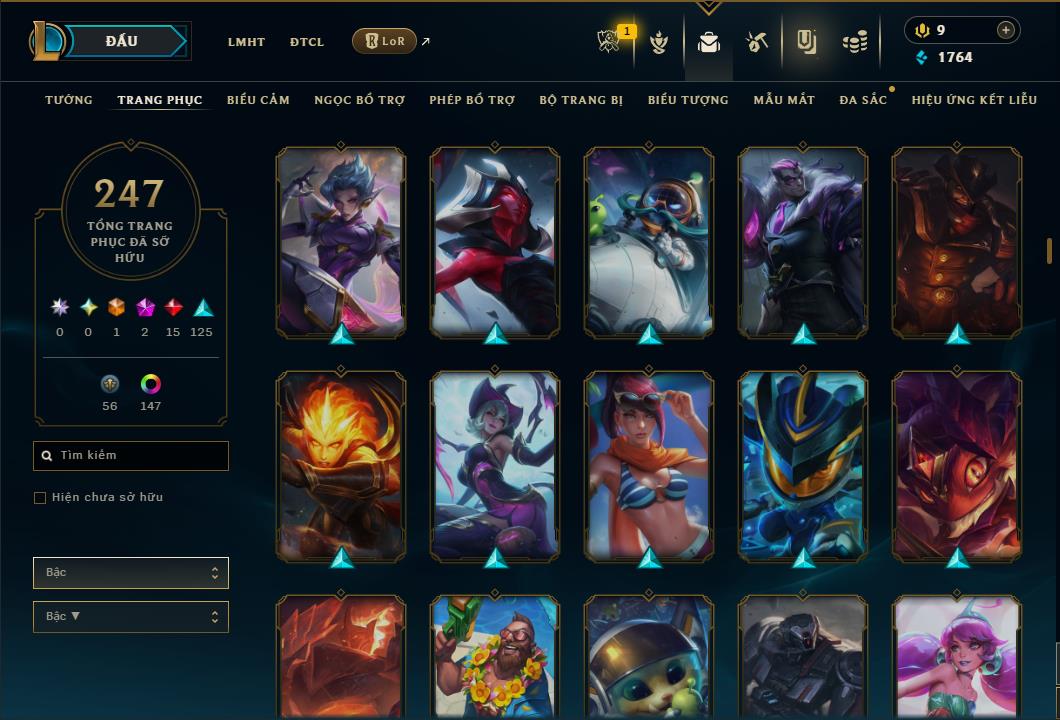Go to the PHÉP BỔ TRỢ tab

(x=472, y=100)
